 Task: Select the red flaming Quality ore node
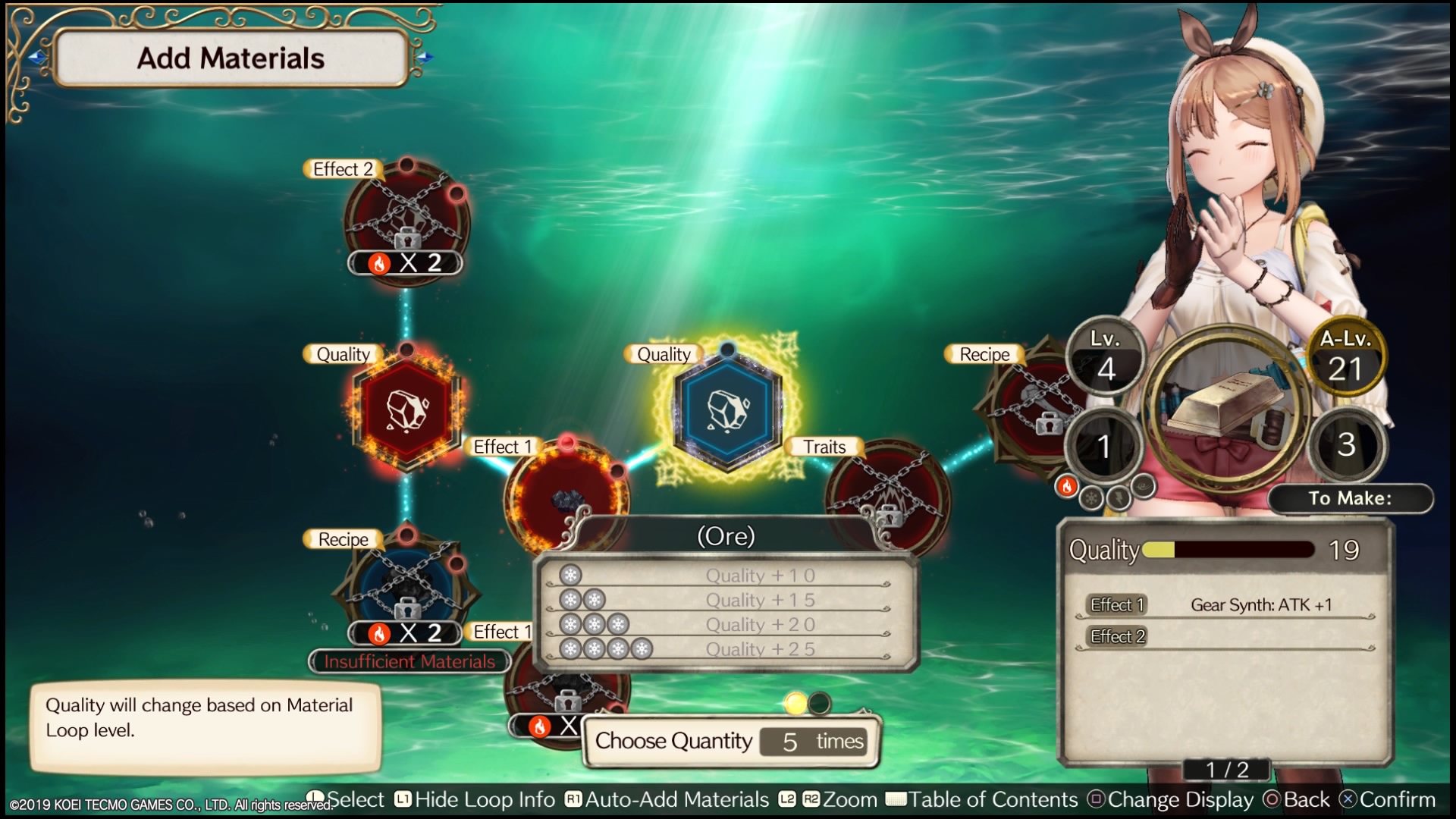407,409
